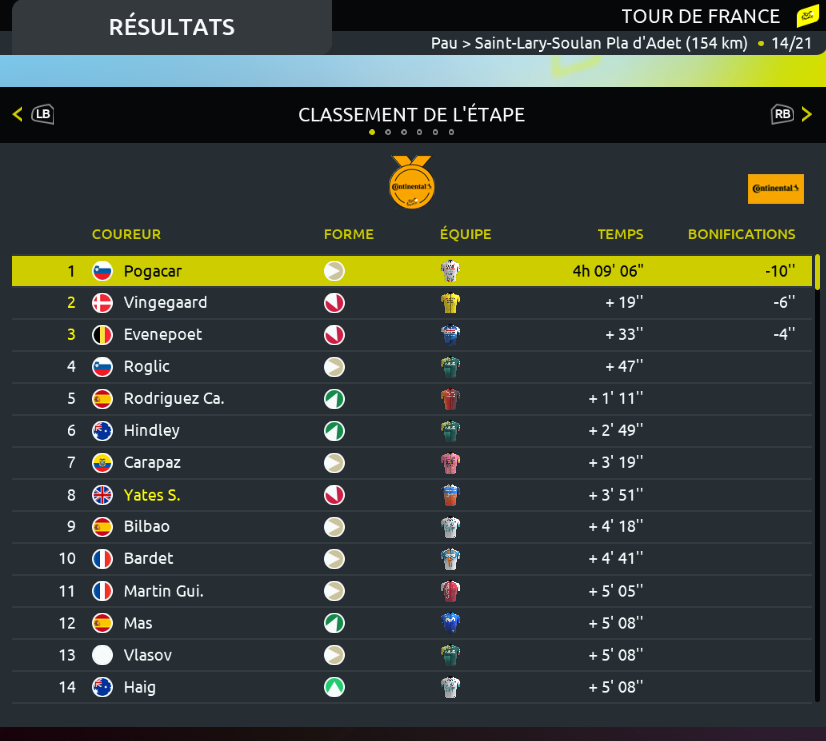
Task: Select Vlasov's row in the list
Action: point(411,655)
